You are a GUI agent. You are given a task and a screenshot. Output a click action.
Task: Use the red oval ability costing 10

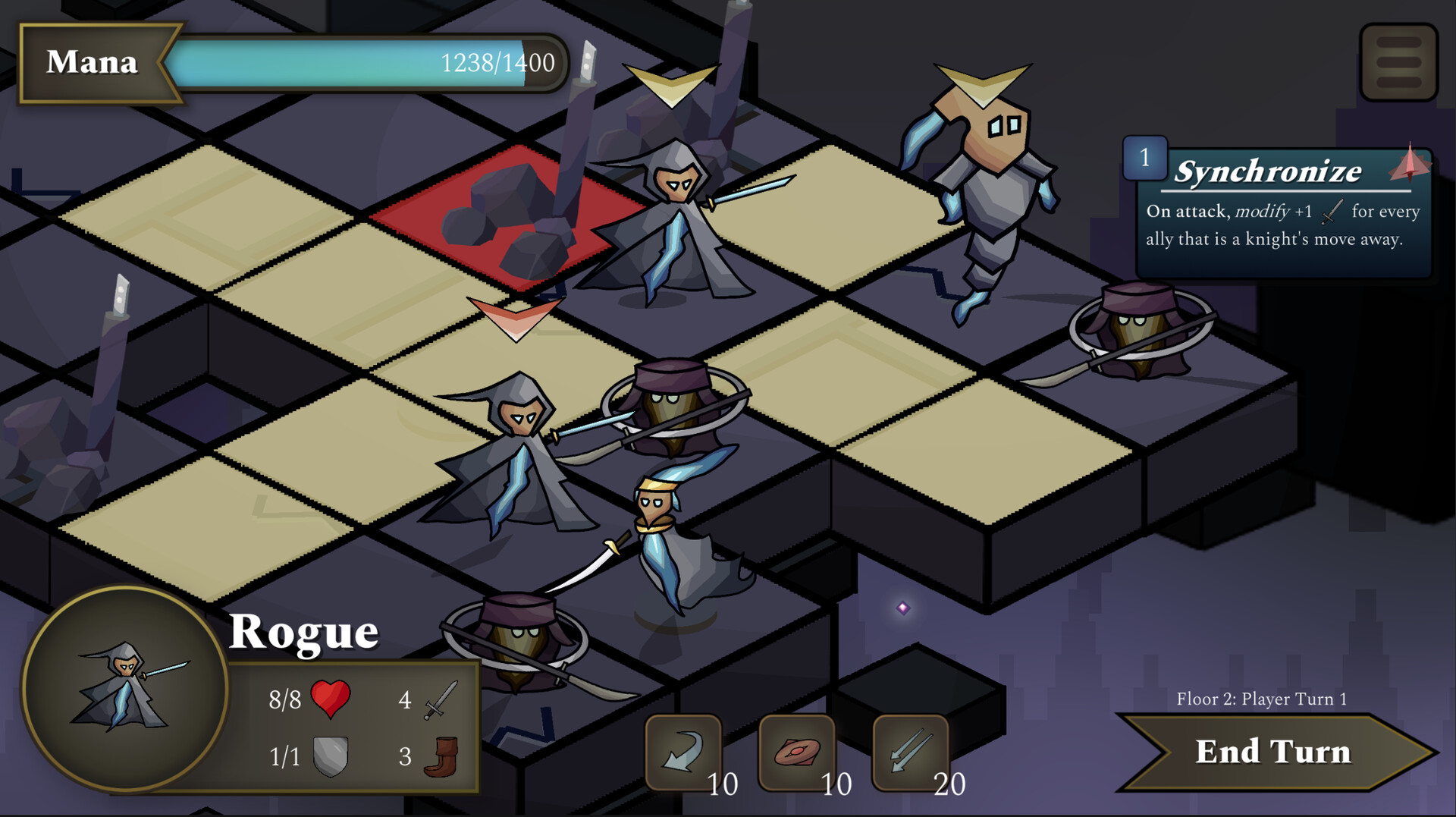tap(796, 752)
